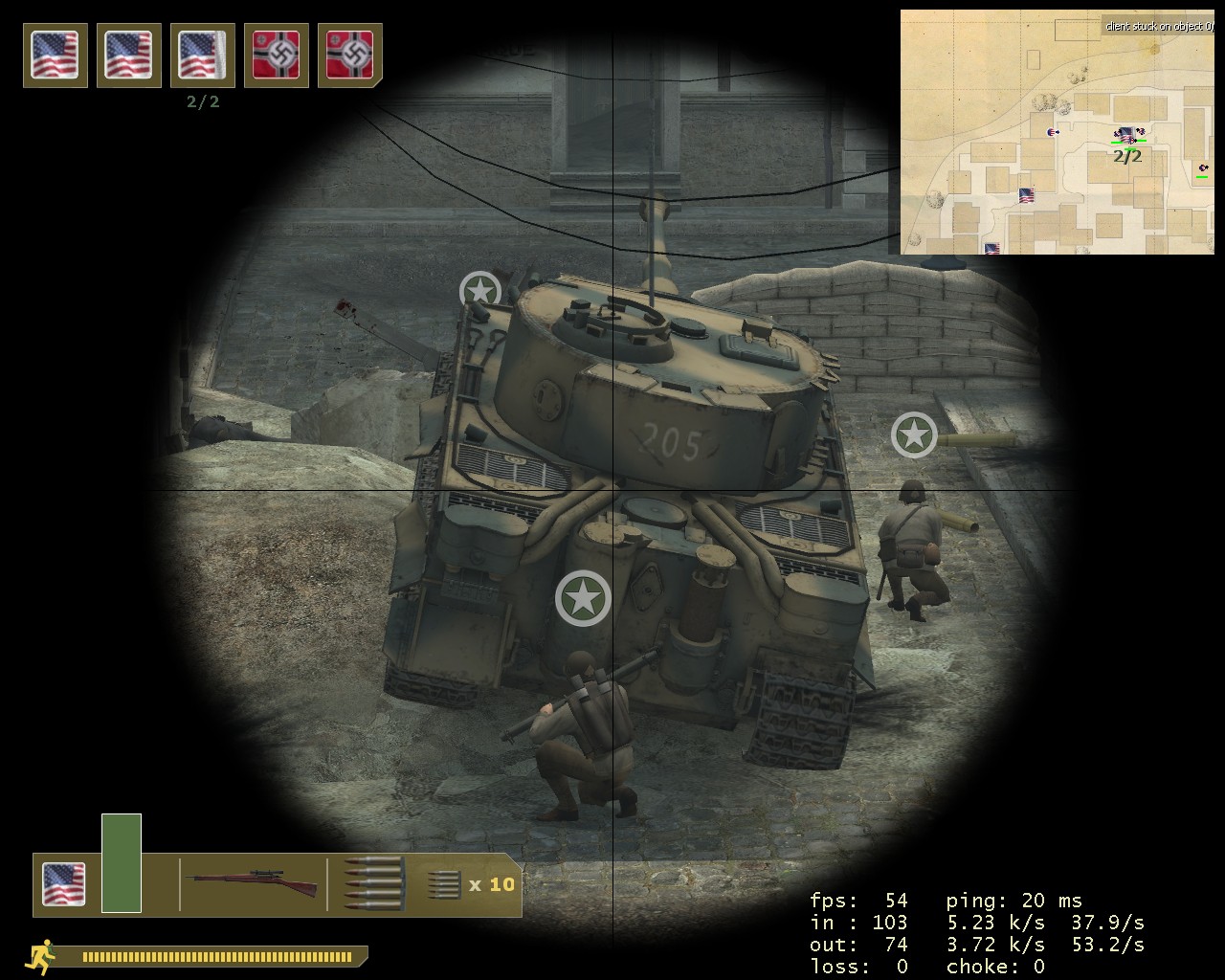Screen dimensions: 1225x980
Task: Click the running man stamina icon
Action: click(x=42, y=956)
